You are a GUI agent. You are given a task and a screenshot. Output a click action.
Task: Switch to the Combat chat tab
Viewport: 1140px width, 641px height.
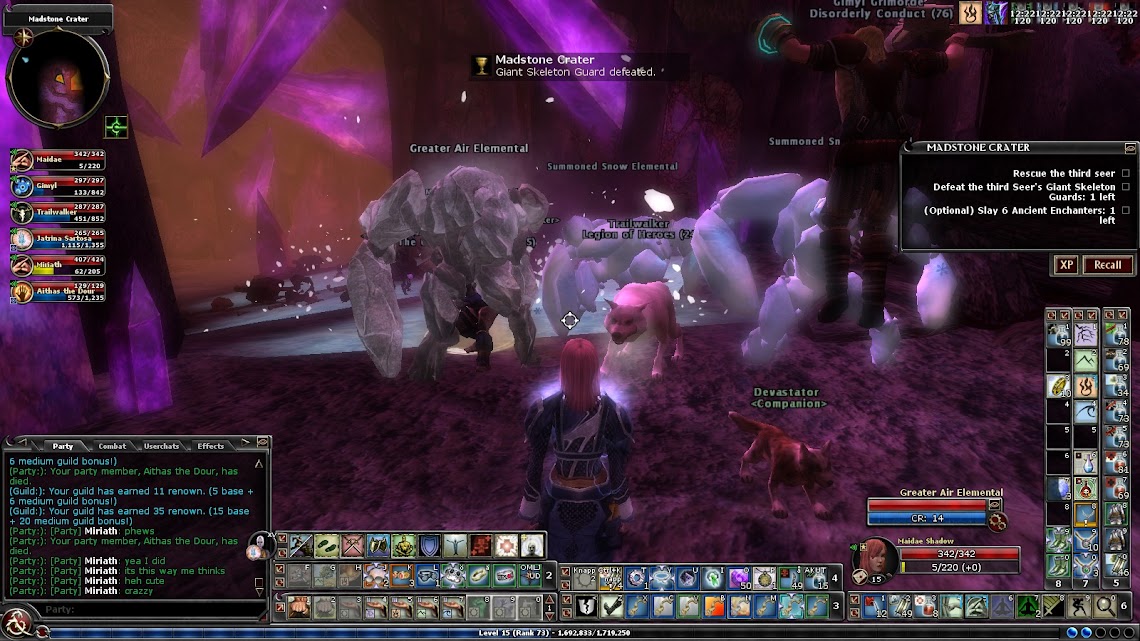coord(112,446)
